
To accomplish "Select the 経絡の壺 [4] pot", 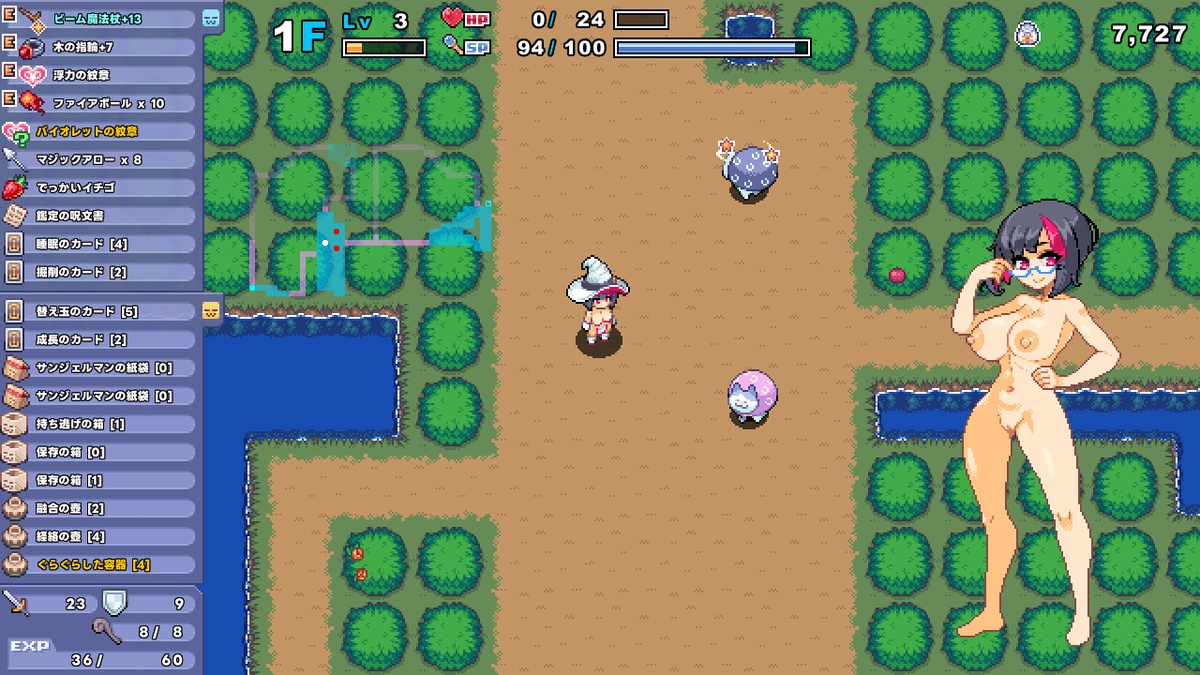I will (x=100, y=536).
